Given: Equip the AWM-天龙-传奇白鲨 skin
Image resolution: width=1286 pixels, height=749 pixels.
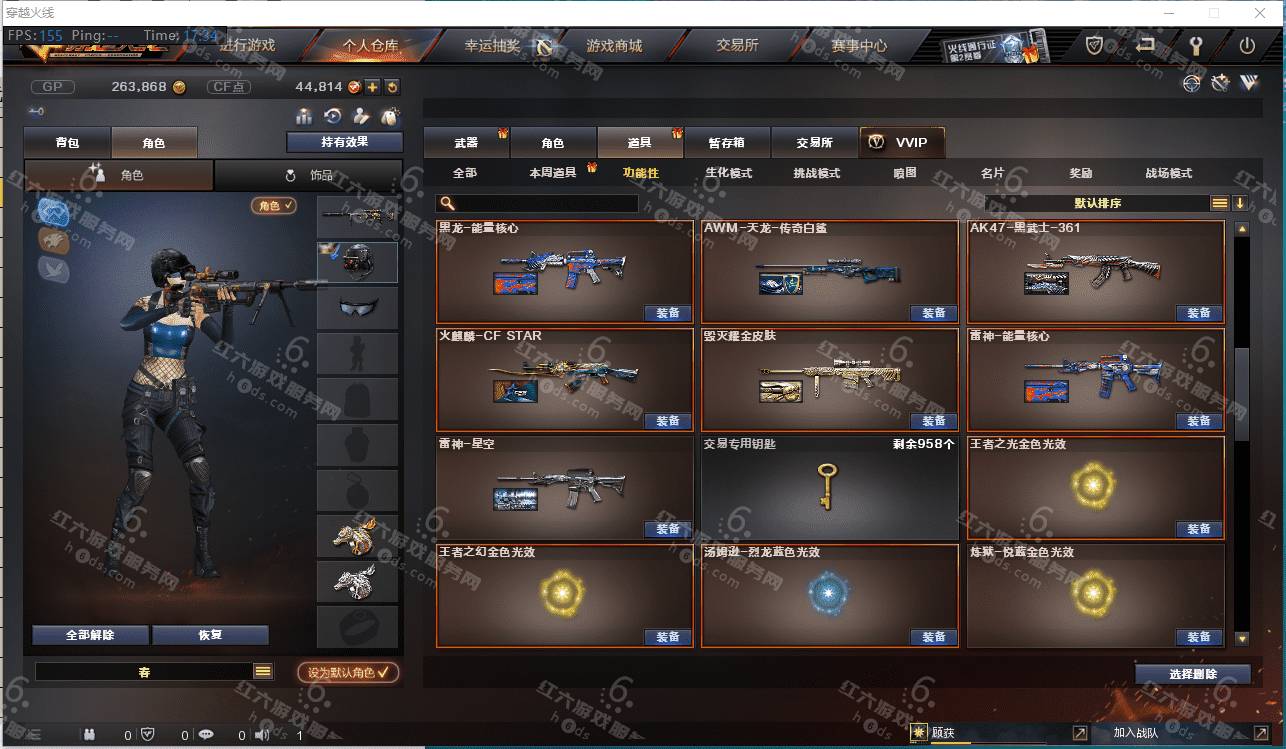Looking at the screenshot, I should coord(933,313).
